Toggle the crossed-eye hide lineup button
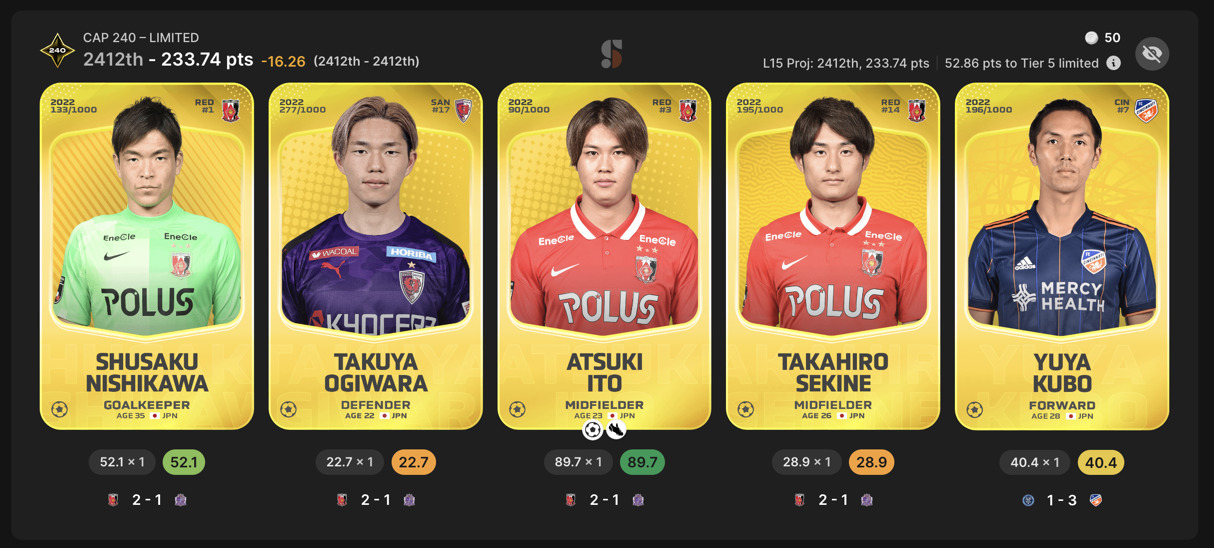Image resolution: width=1214 pixels, height=548 pixels. (1152, 54)
